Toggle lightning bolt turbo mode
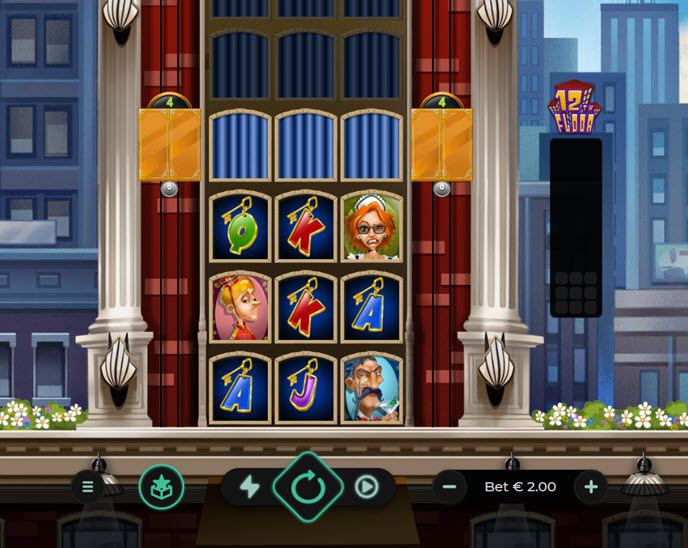Screen dimensions: 688x548 coord(249,487)
